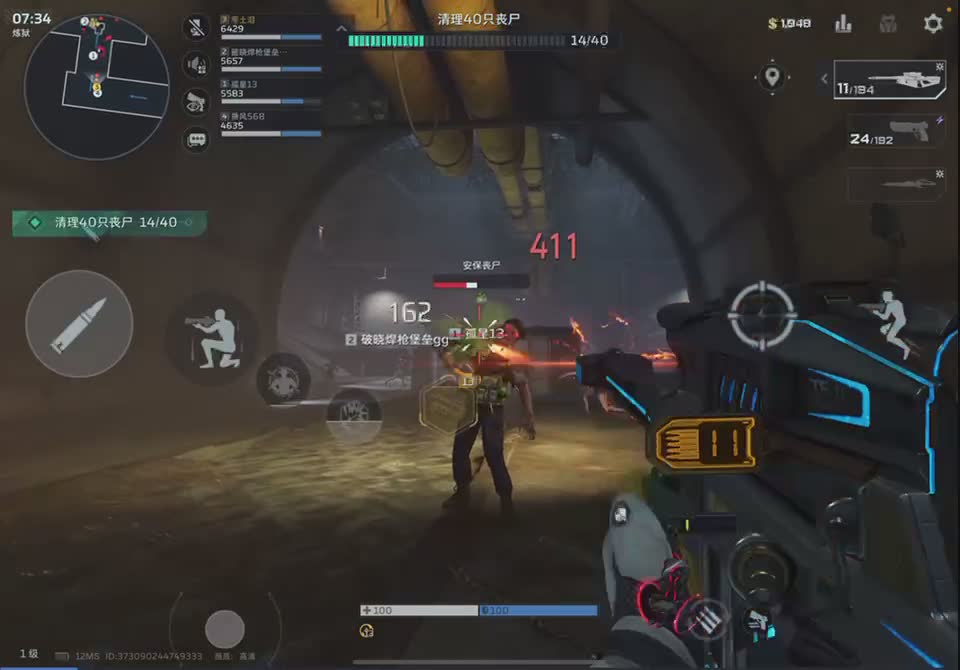Tap the jump button with leaping figure
The height and width of the screenshot is (670, 960).
pos(886,322)
